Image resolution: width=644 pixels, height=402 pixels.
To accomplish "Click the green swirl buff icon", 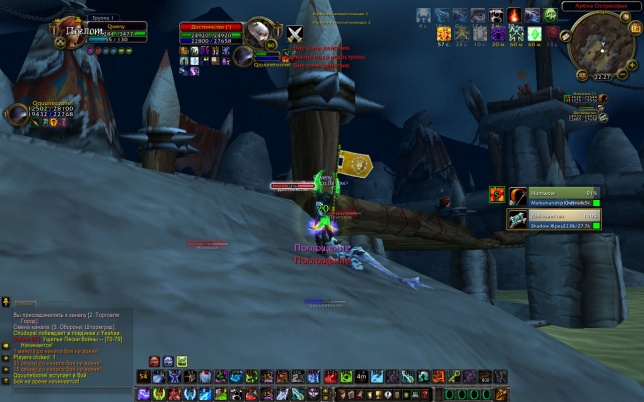I will tap(550, 15).
